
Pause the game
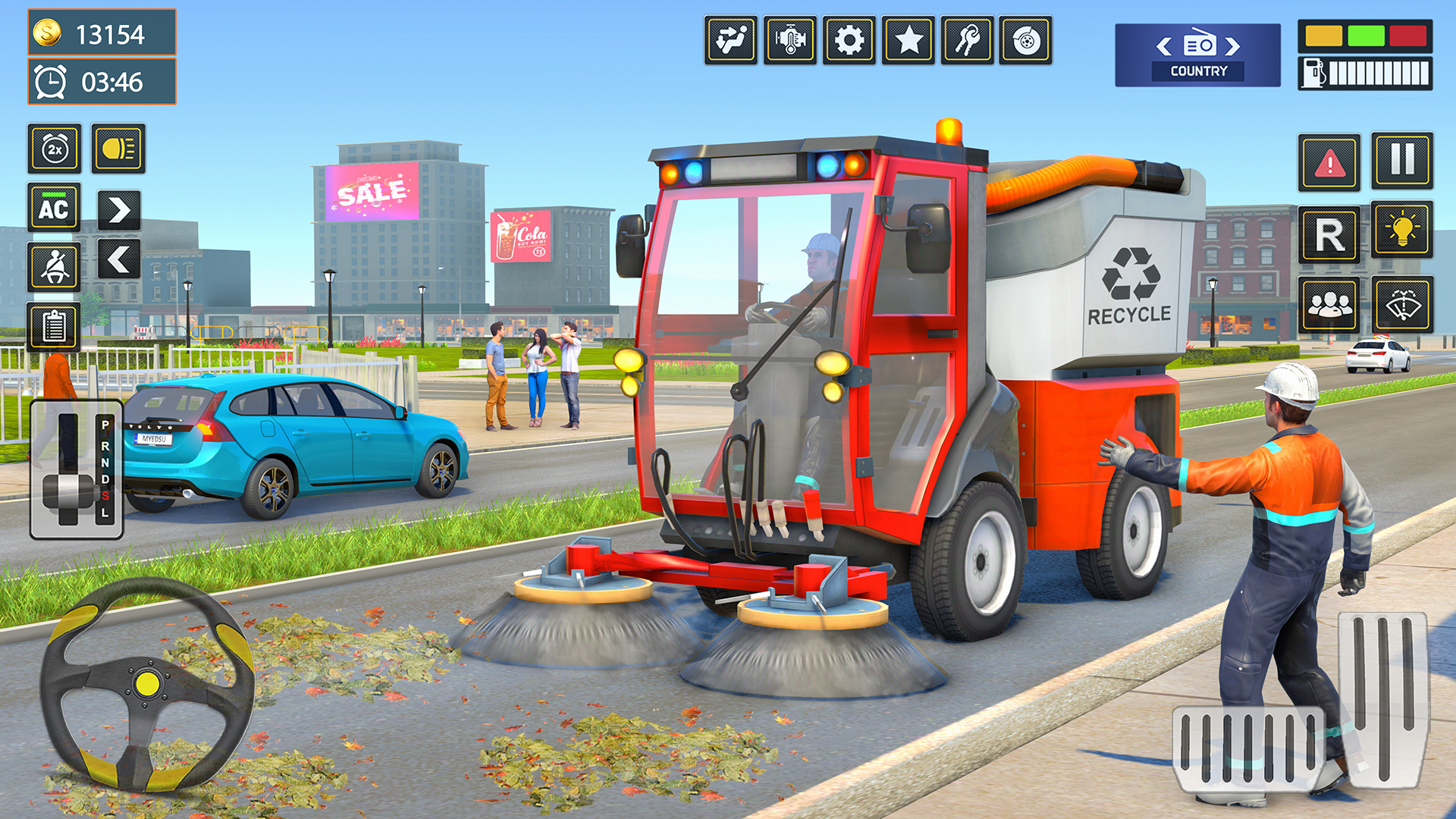coord(1403,162)
